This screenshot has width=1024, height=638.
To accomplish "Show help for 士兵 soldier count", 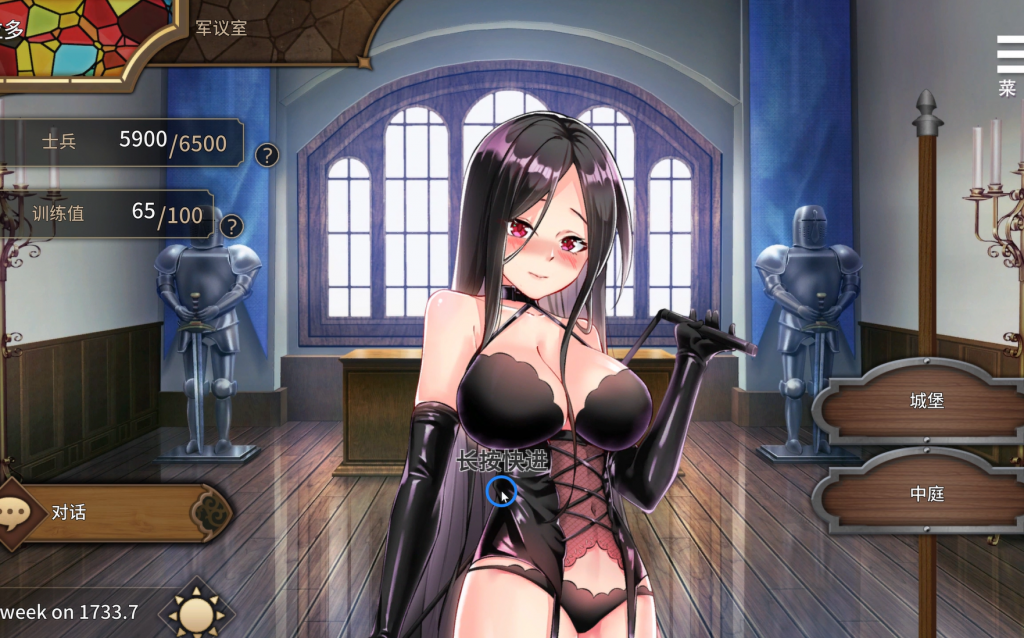I will (x=266, y=155).
